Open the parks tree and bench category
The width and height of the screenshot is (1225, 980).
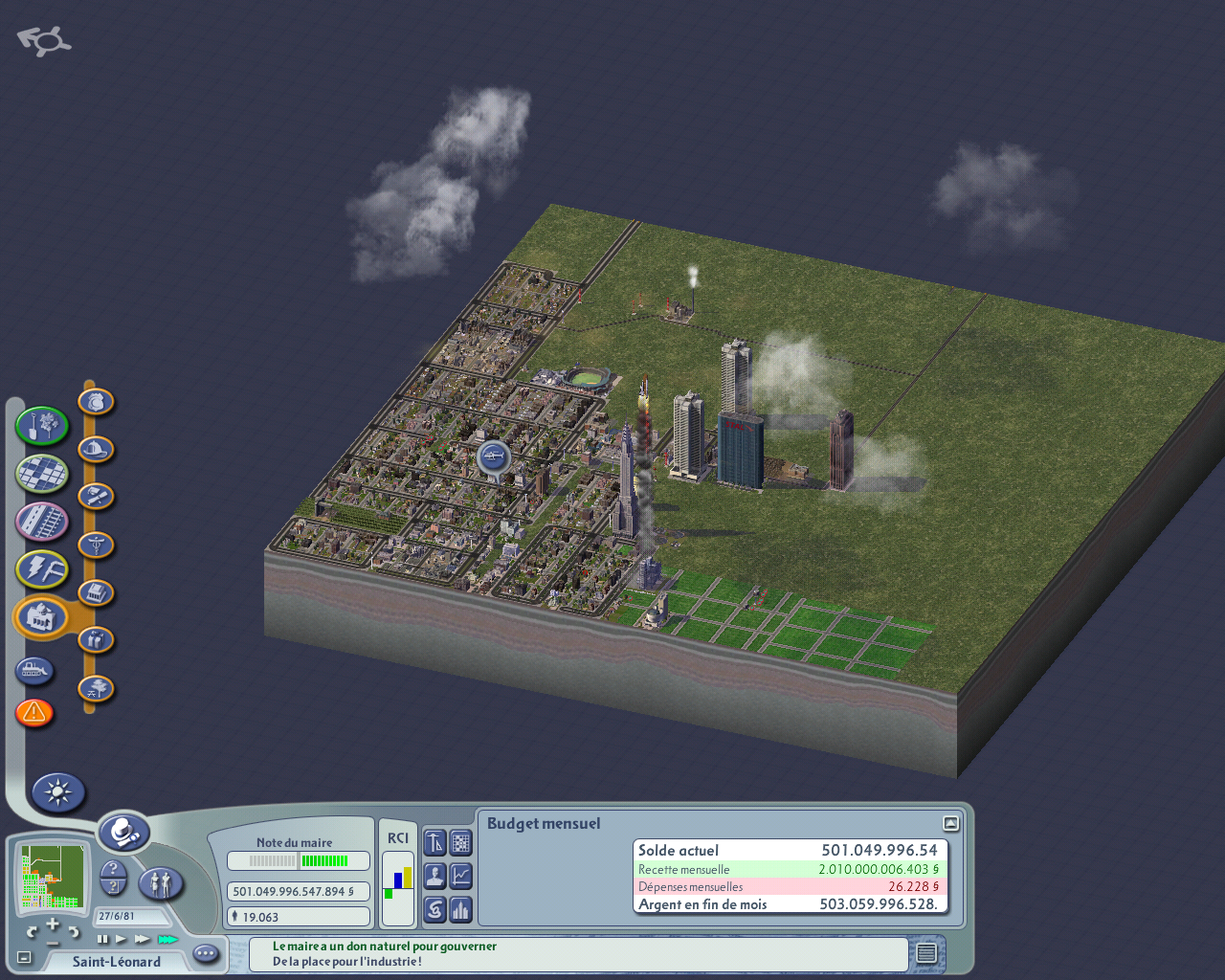(x=96, y=688)
